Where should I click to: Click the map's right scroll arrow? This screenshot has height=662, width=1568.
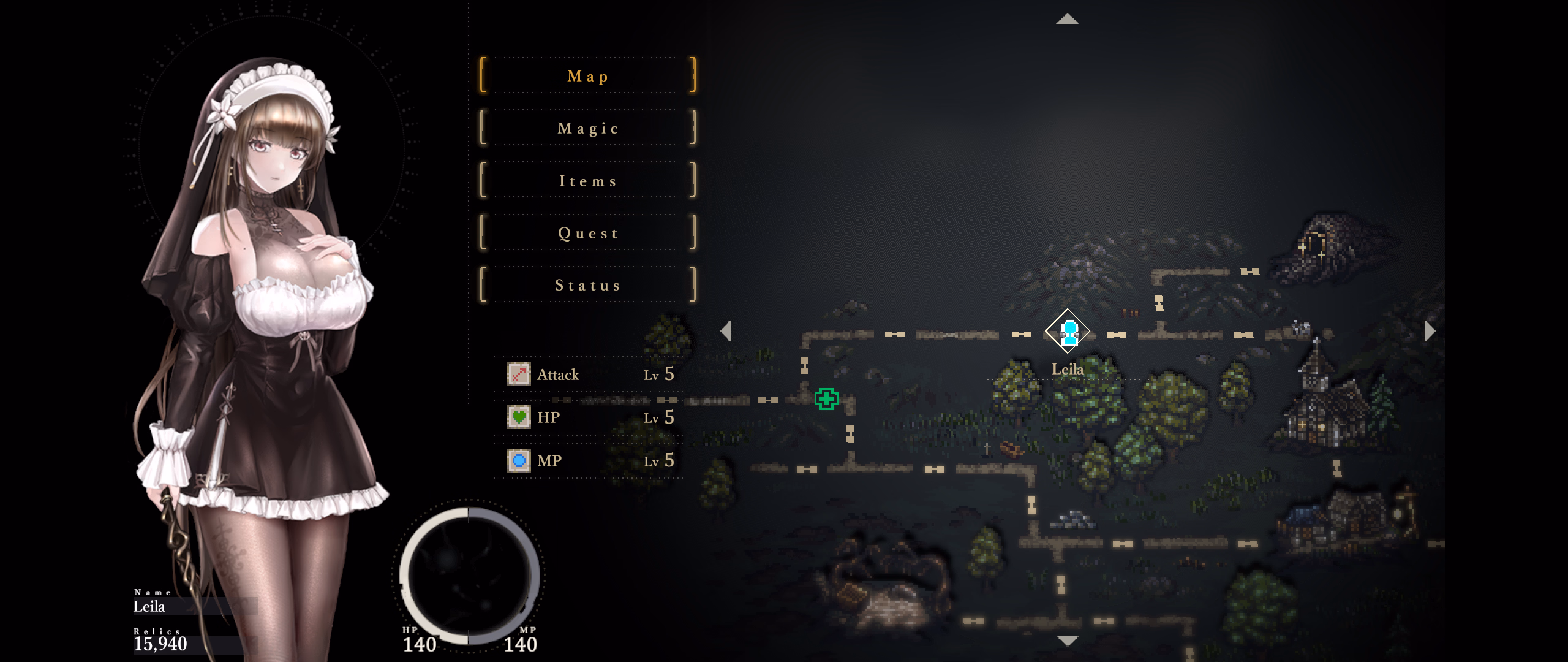tap(1430, 331)
